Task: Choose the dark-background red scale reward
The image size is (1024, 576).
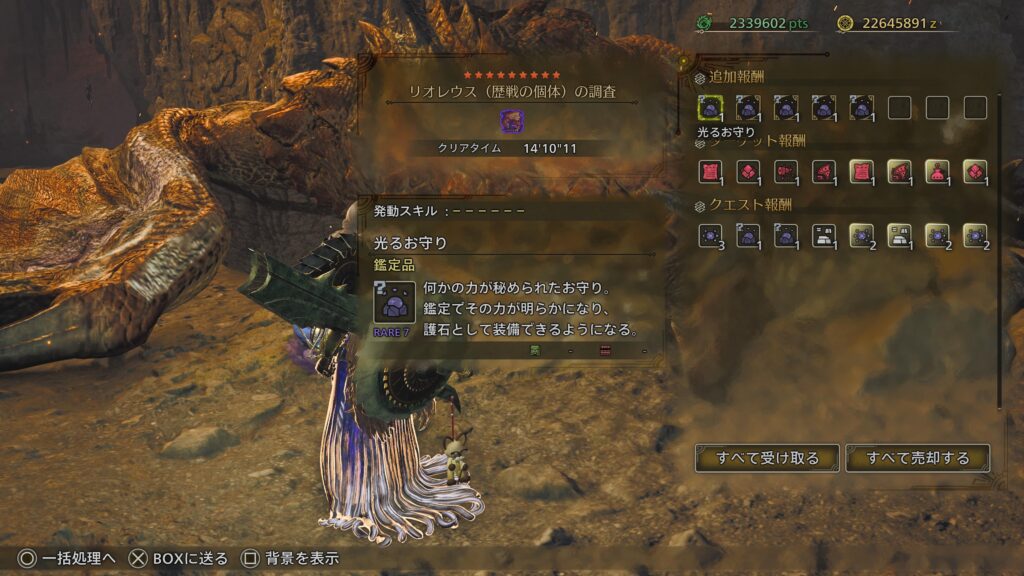Action: click(748, 172)
